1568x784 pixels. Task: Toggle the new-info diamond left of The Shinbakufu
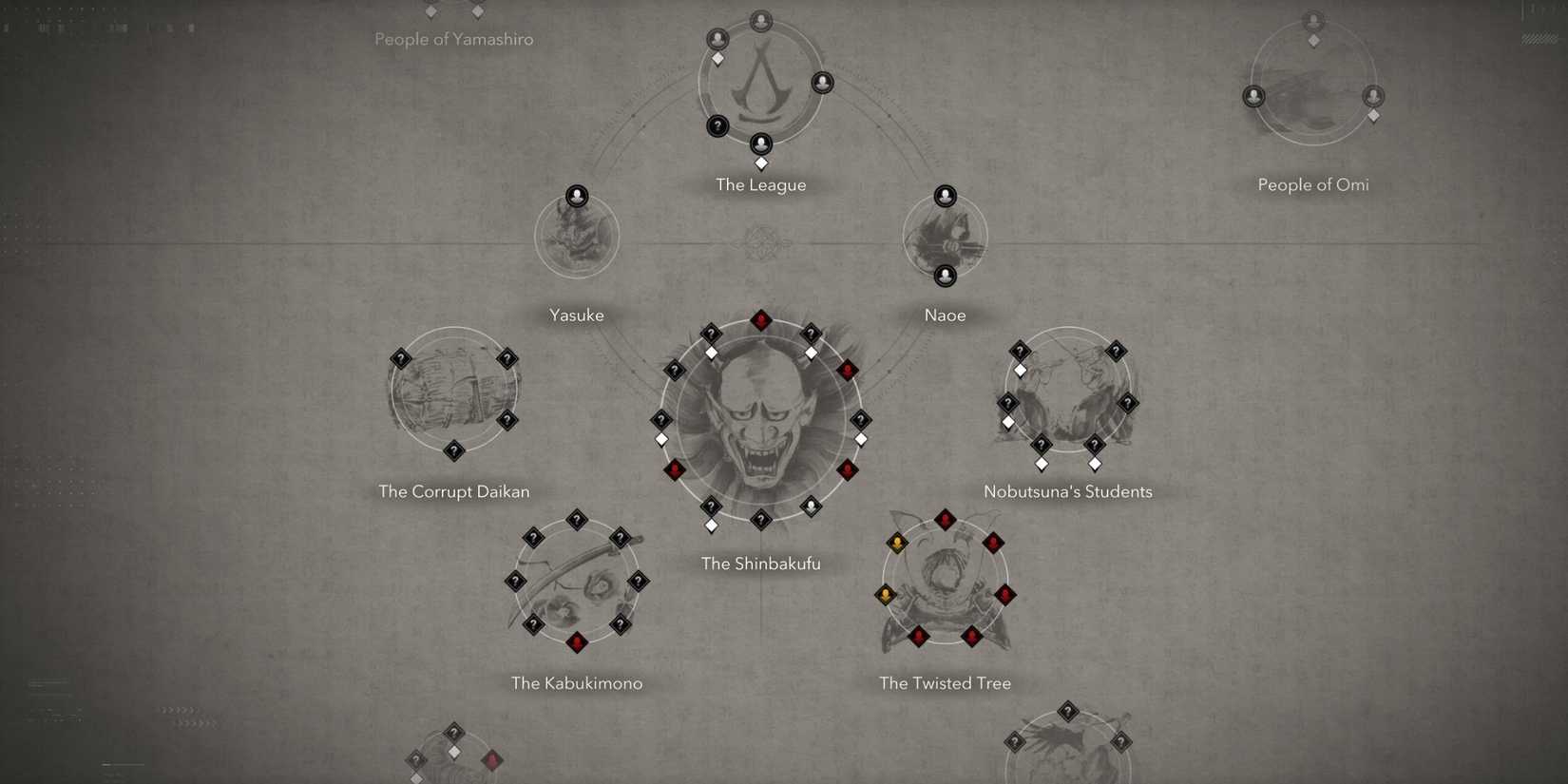click(x=660, y=438)
